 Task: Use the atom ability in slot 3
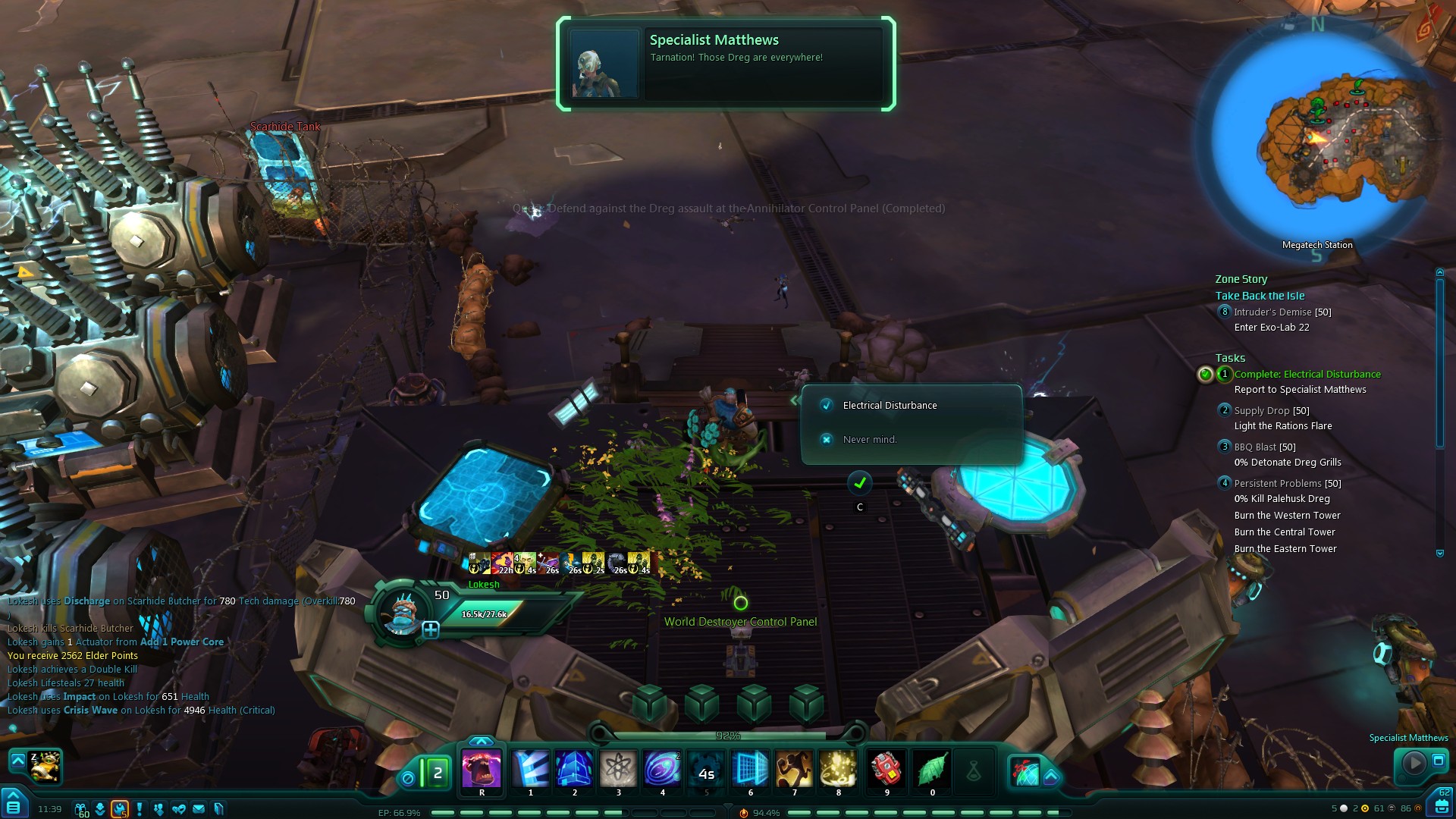619,770
